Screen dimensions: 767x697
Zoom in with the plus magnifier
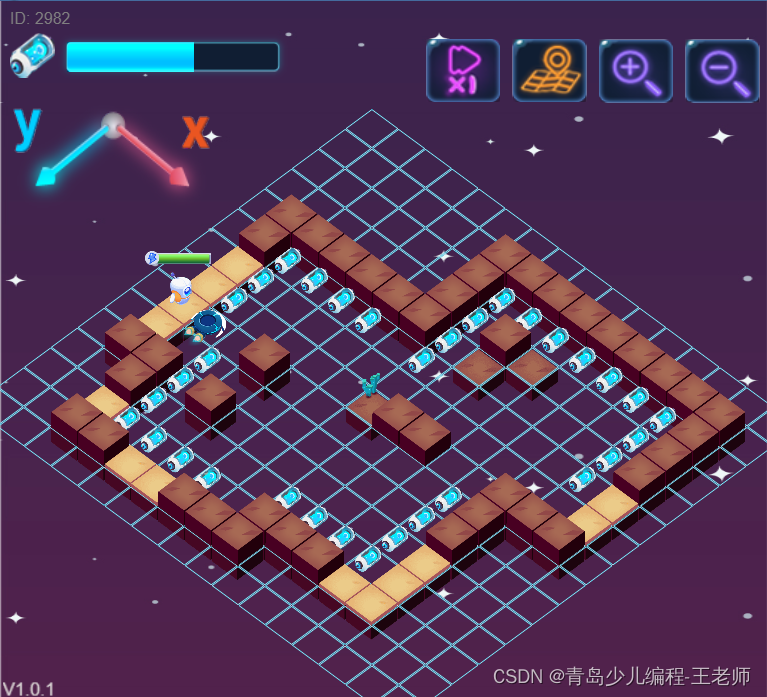[635, 70]
